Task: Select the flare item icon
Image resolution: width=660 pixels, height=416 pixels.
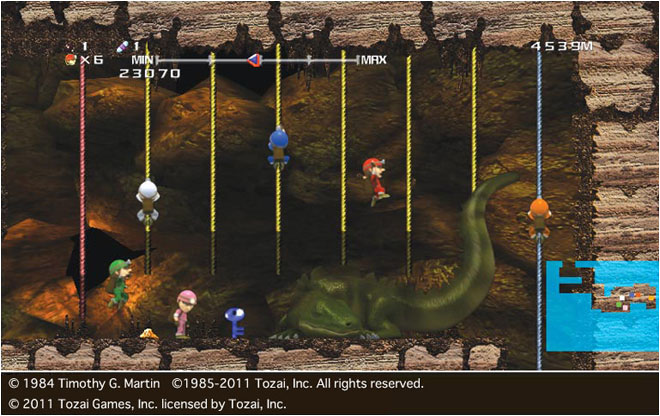Action: click(122, 46)
